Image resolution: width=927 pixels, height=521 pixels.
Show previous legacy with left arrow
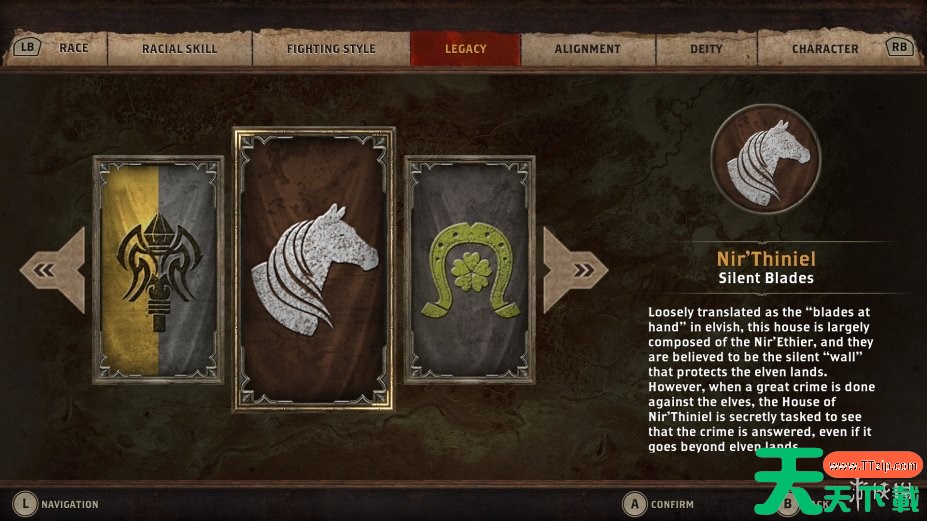coord(47,269)
